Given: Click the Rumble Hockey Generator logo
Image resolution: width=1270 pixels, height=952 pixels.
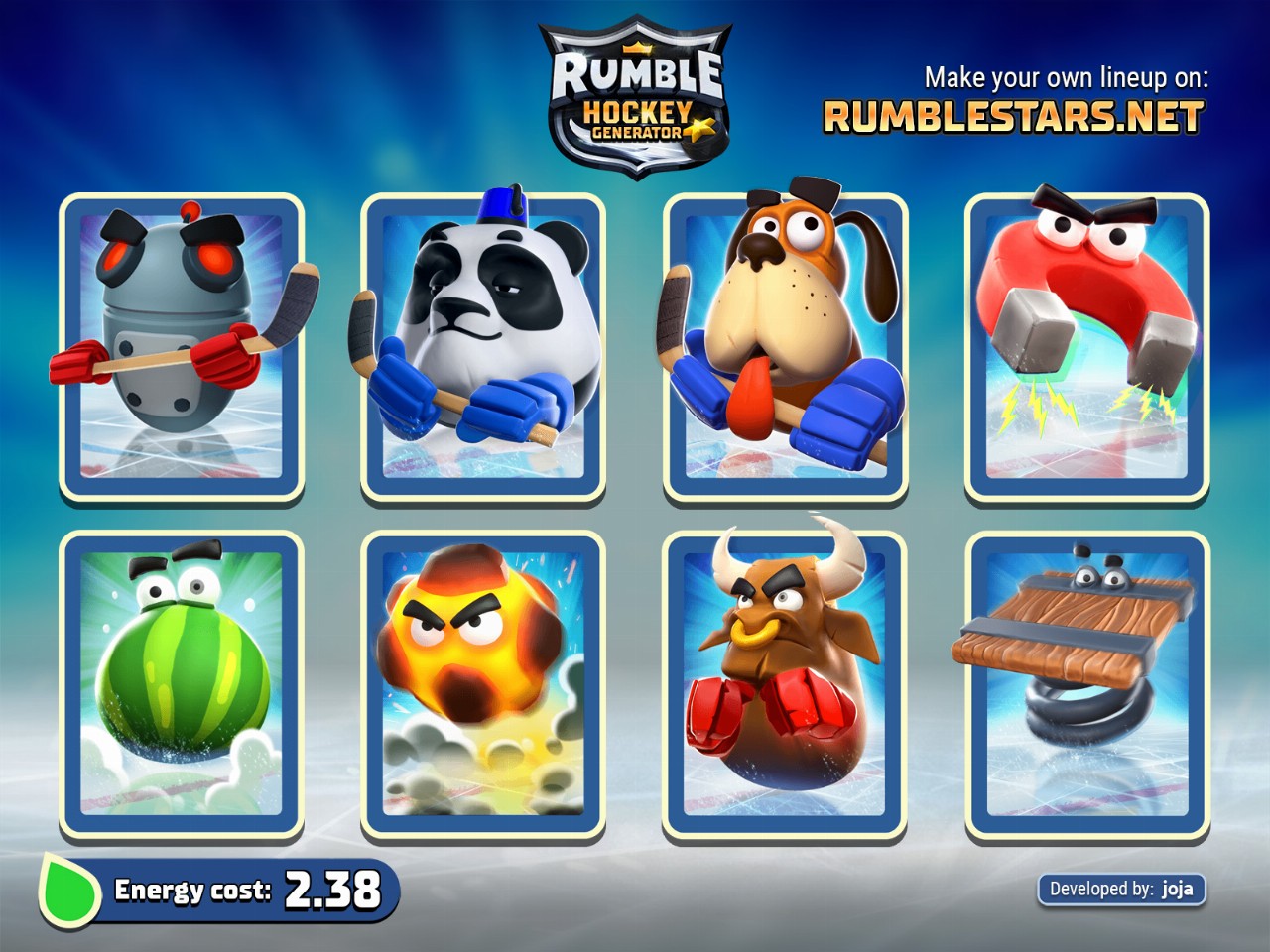Looking at the screenshot, I should [636, 99].
